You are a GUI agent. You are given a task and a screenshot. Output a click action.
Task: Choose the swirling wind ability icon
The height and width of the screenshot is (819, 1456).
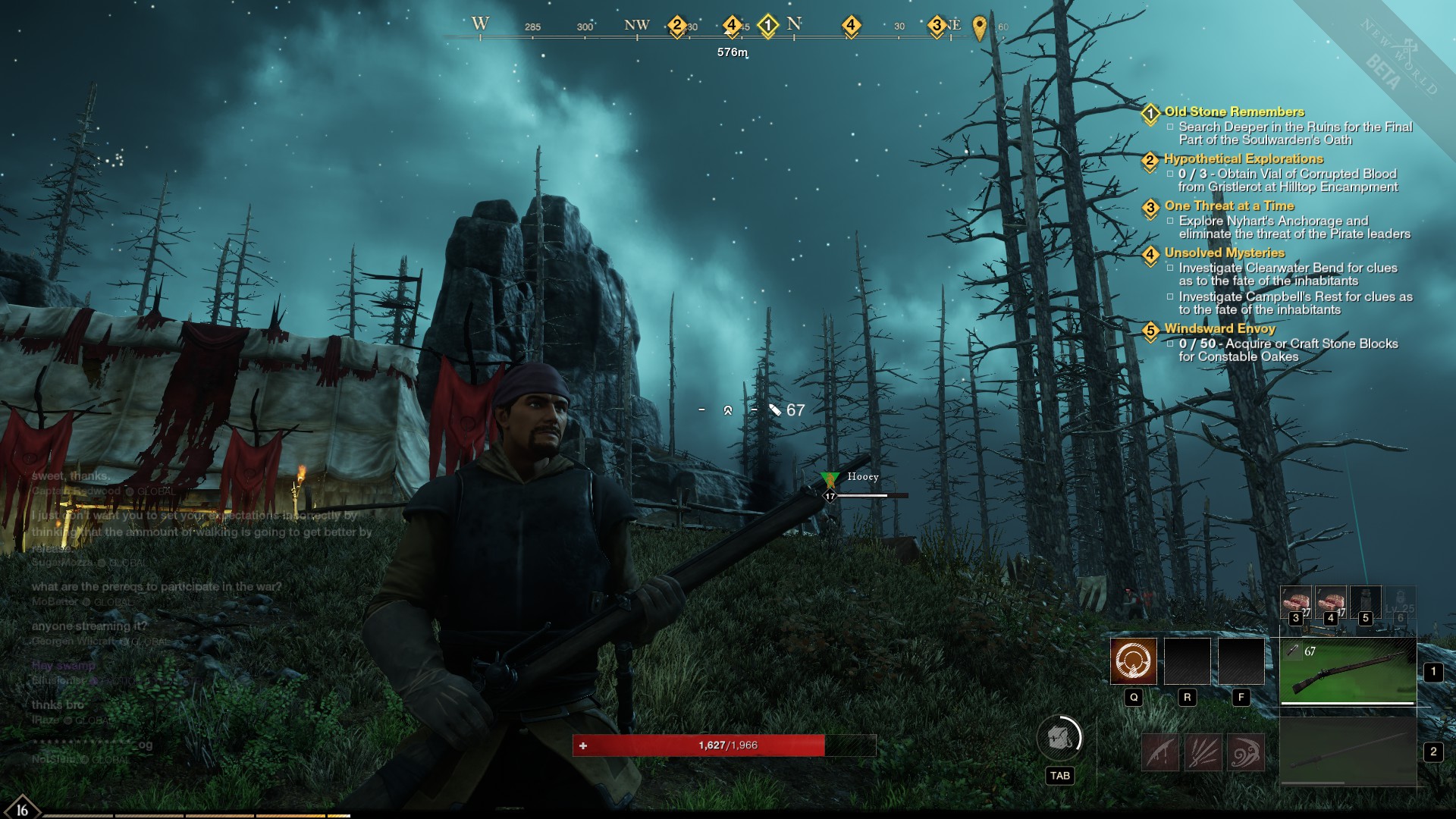click(1245, 752)
